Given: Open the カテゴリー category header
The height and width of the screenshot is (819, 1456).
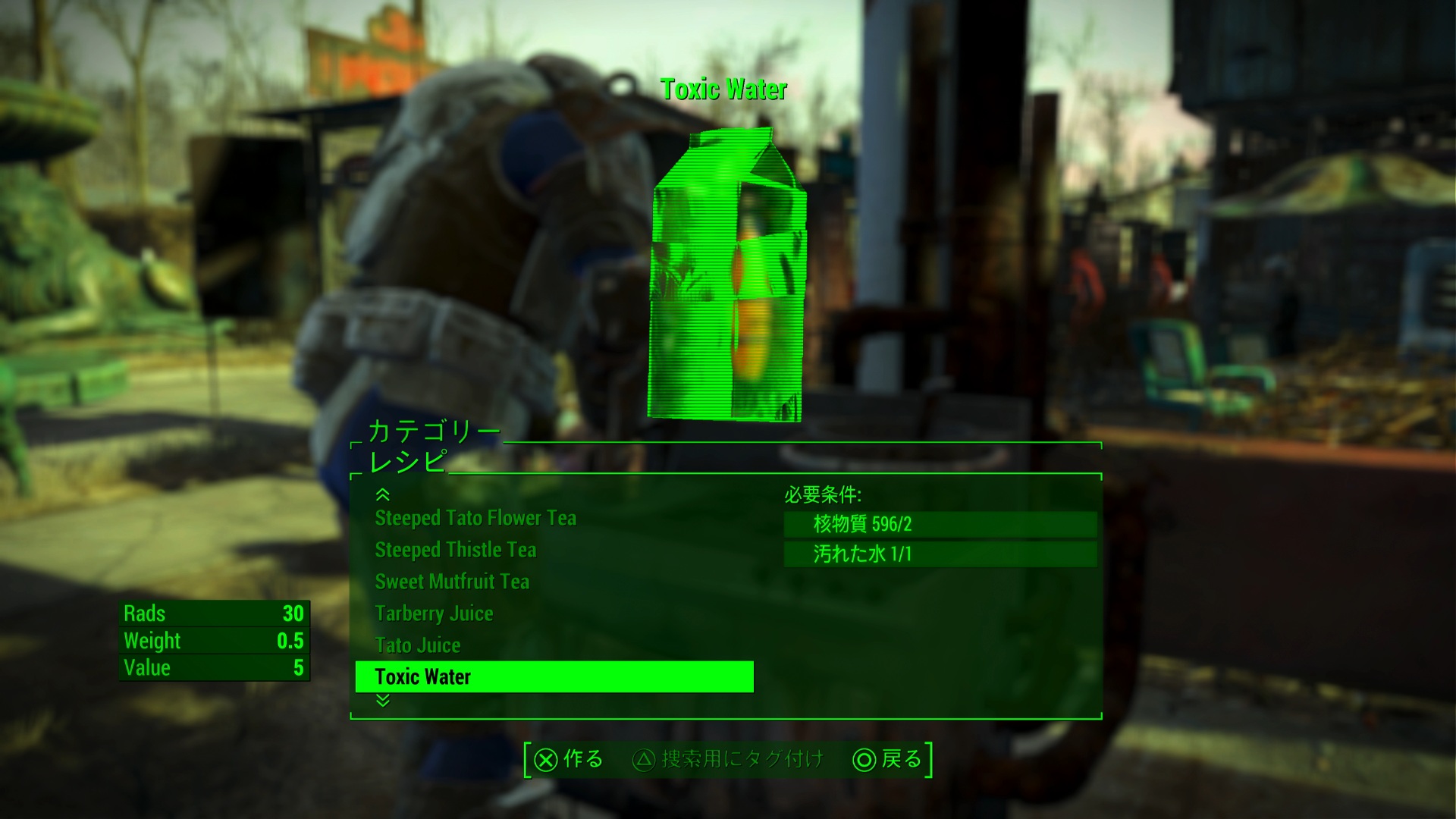Looking at the screenshot, I should tap(434, 431).
